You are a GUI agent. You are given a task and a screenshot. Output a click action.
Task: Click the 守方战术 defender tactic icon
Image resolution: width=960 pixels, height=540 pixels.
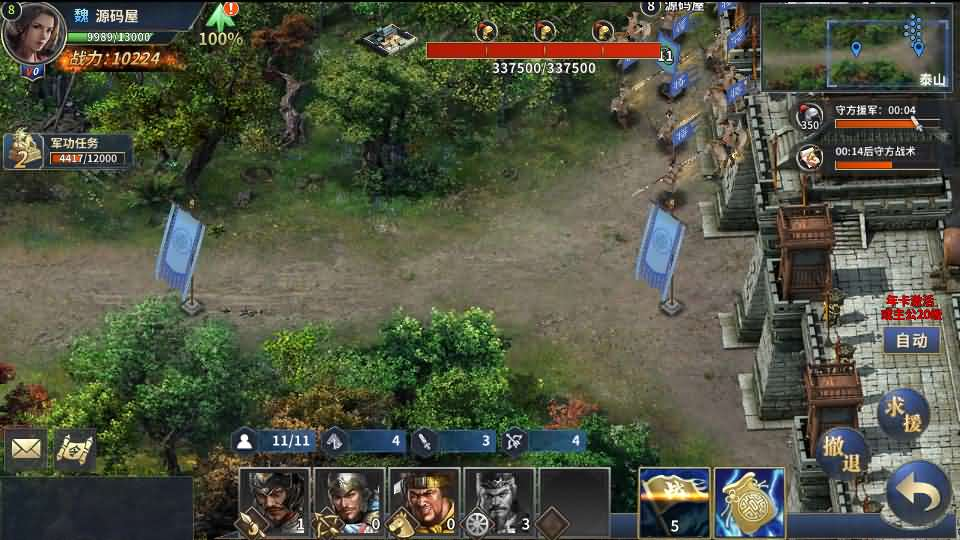[x=811, y=158]
